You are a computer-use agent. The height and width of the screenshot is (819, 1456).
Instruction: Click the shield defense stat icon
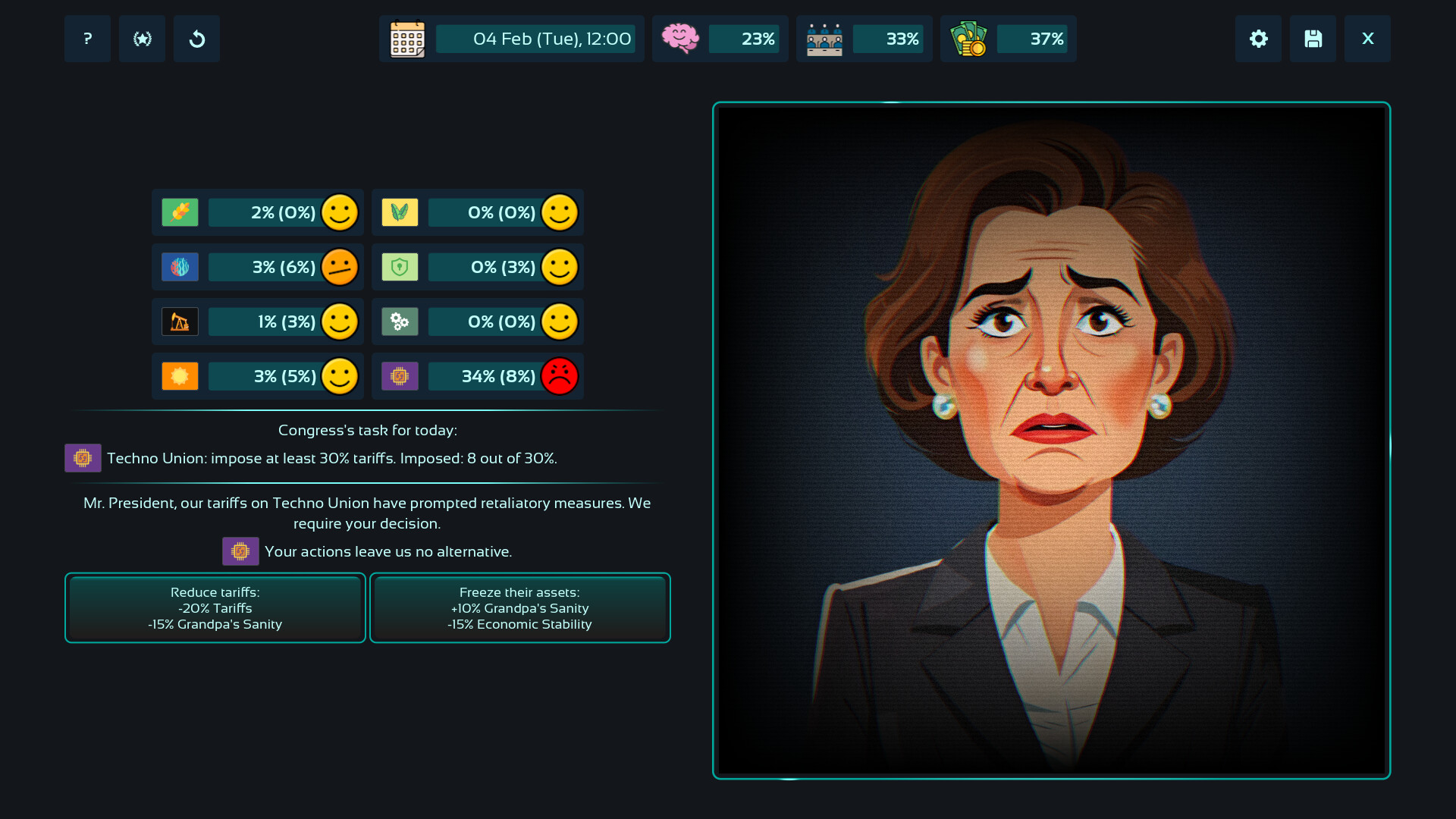pyautogui.click(x=400, y=267)
